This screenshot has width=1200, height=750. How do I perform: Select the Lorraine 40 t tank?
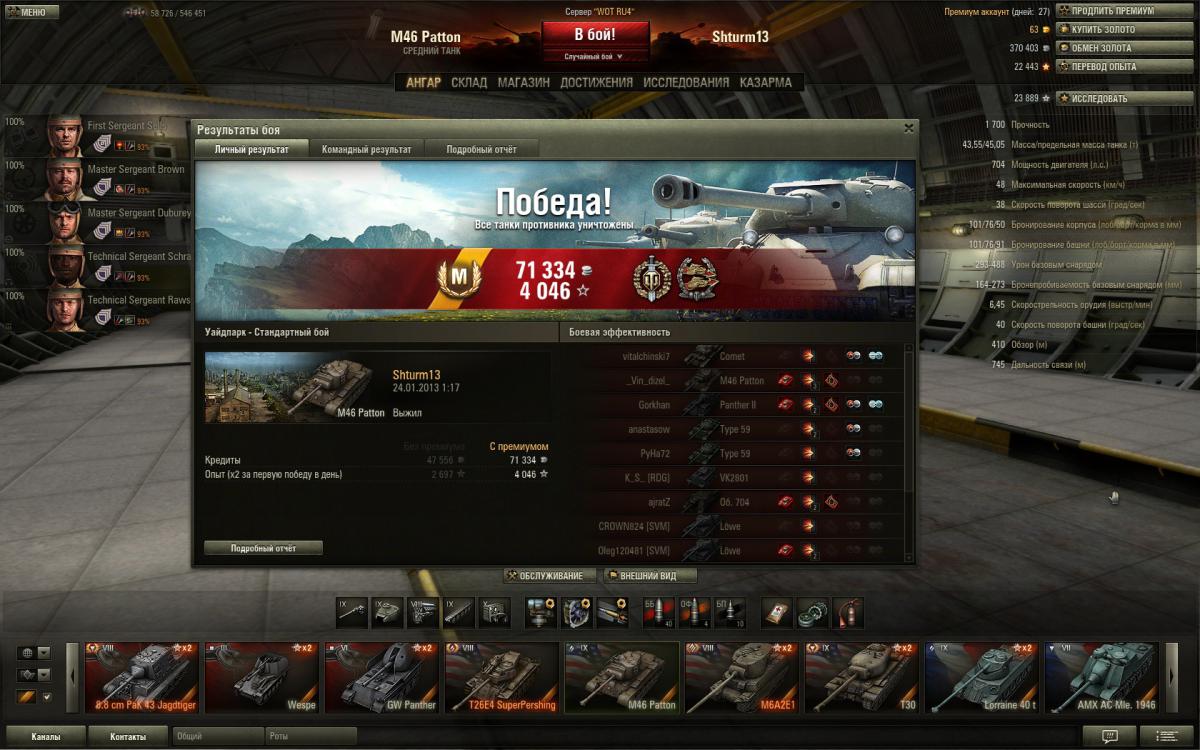point(982,677)
